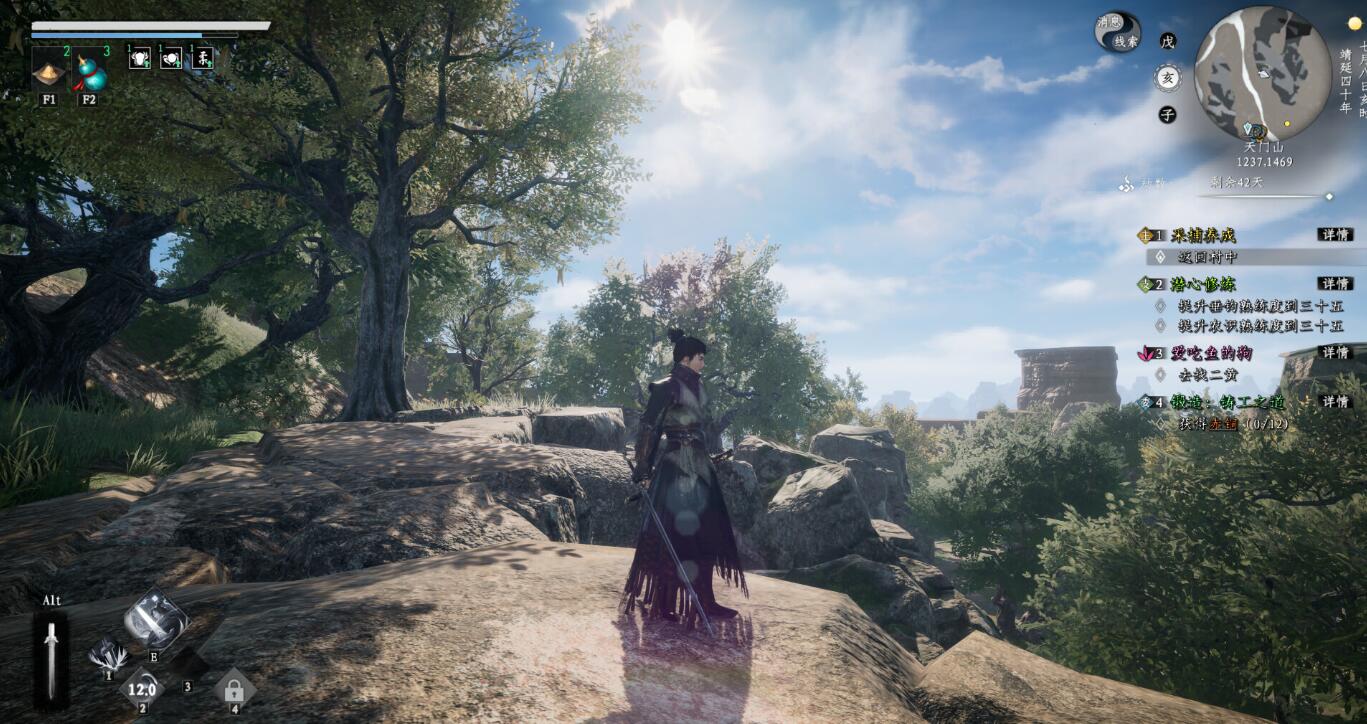Select the 采捕养成 main quest title
1367x724 pixels.
coord(1203,236)
